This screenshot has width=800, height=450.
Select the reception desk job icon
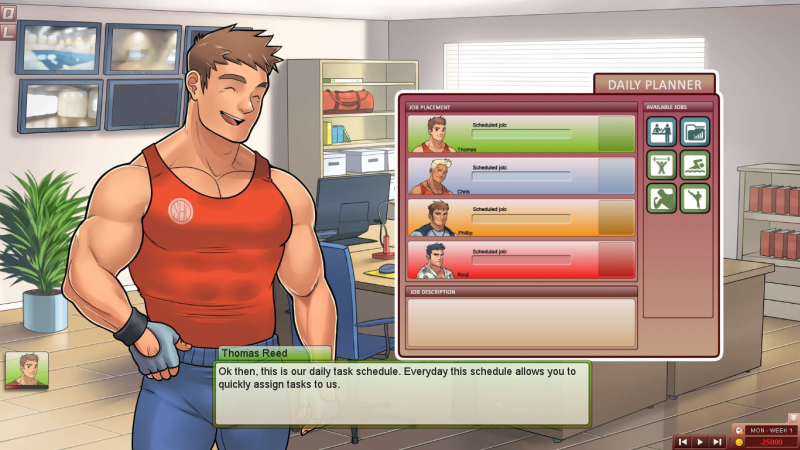pyautogui.click(x=661, y=132)
